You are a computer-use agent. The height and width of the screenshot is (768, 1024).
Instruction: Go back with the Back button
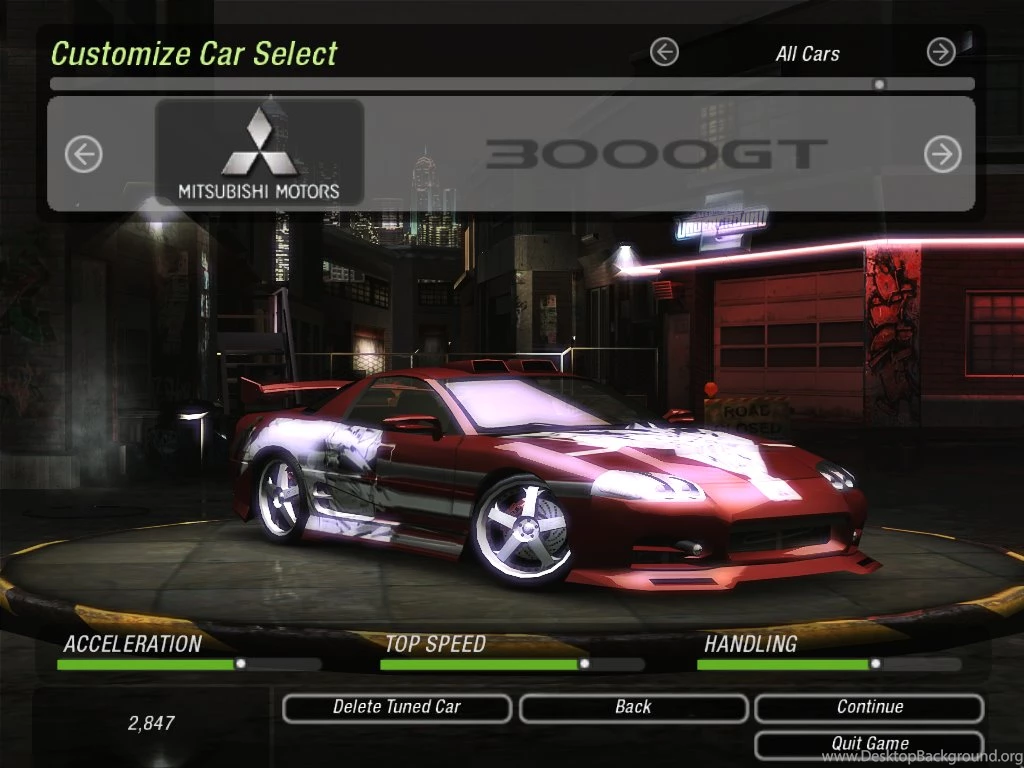(x=633, y=708)
